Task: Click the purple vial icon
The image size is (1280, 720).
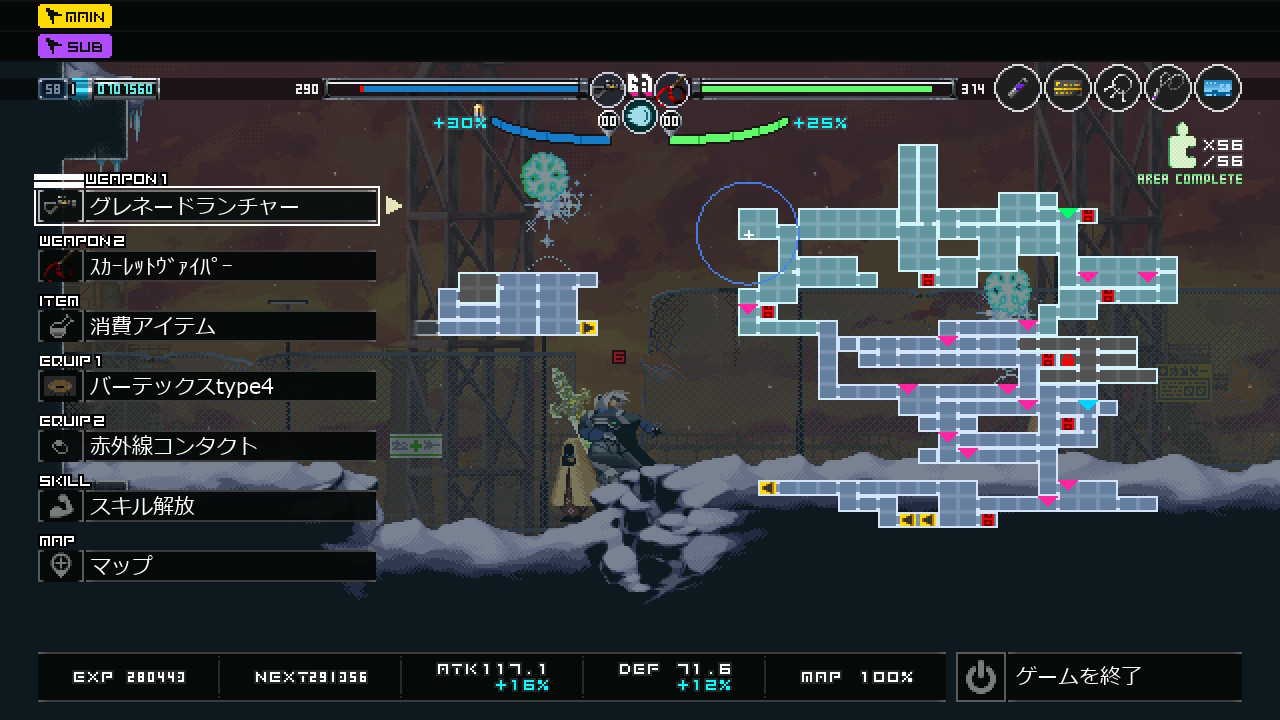Action: pos(1018,89)
